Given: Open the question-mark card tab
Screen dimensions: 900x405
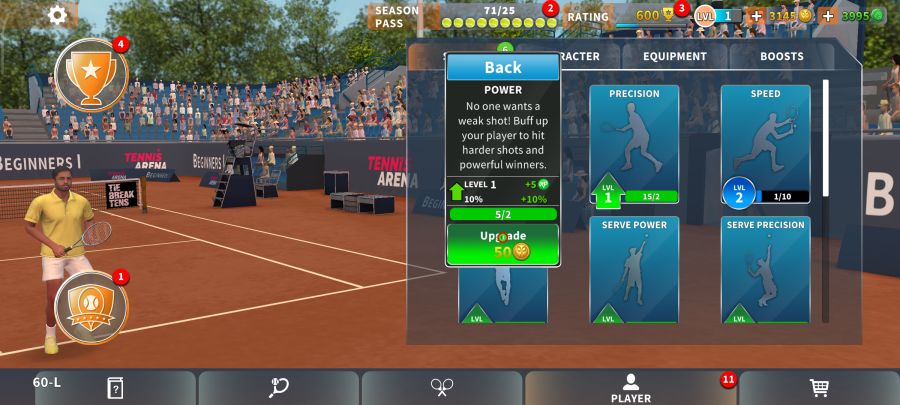Looking at the screenshot, I should point(115,388).
